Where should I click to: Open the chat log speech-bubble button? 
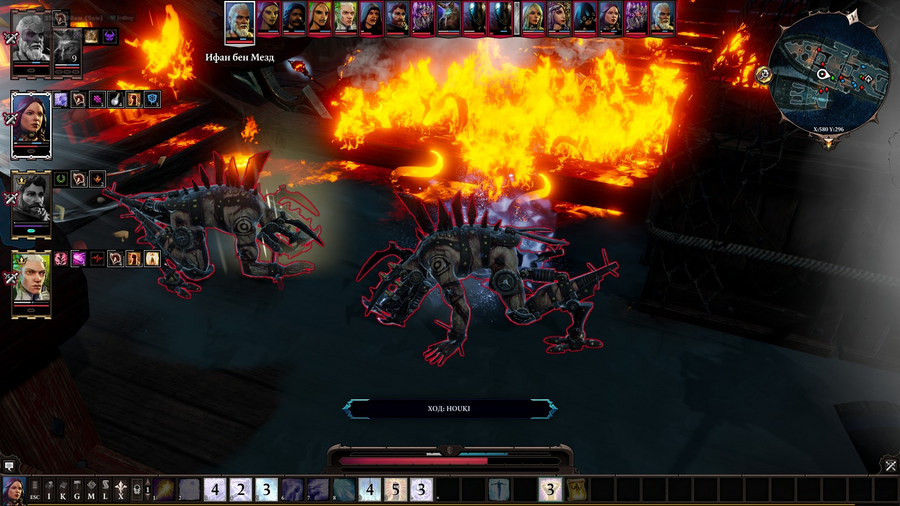[9, 465]
